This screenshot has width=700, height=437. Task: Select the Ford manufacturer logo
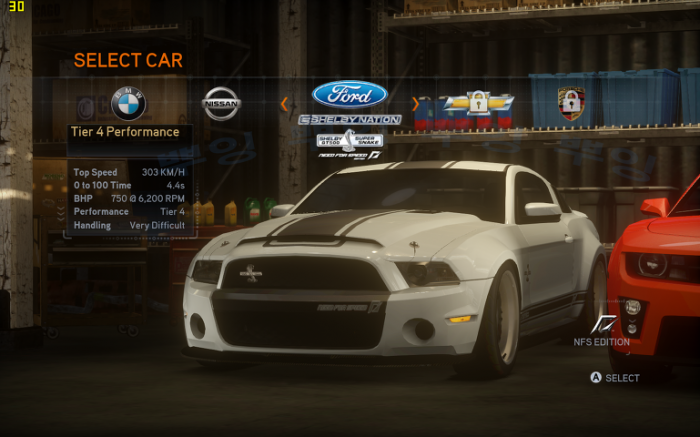tap(349, 95)
